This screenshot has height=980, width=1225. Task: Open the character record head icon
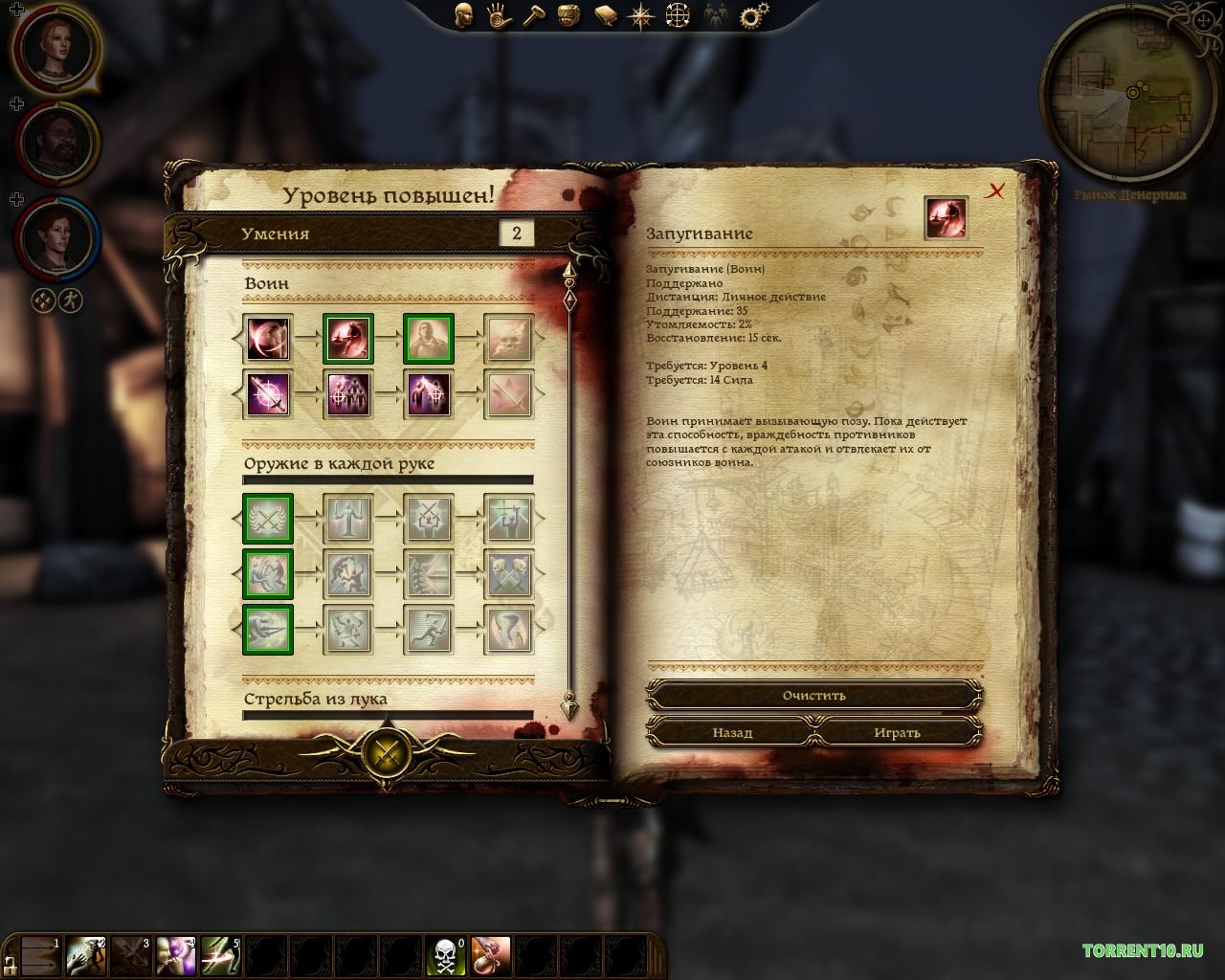(x=463, y=15)
